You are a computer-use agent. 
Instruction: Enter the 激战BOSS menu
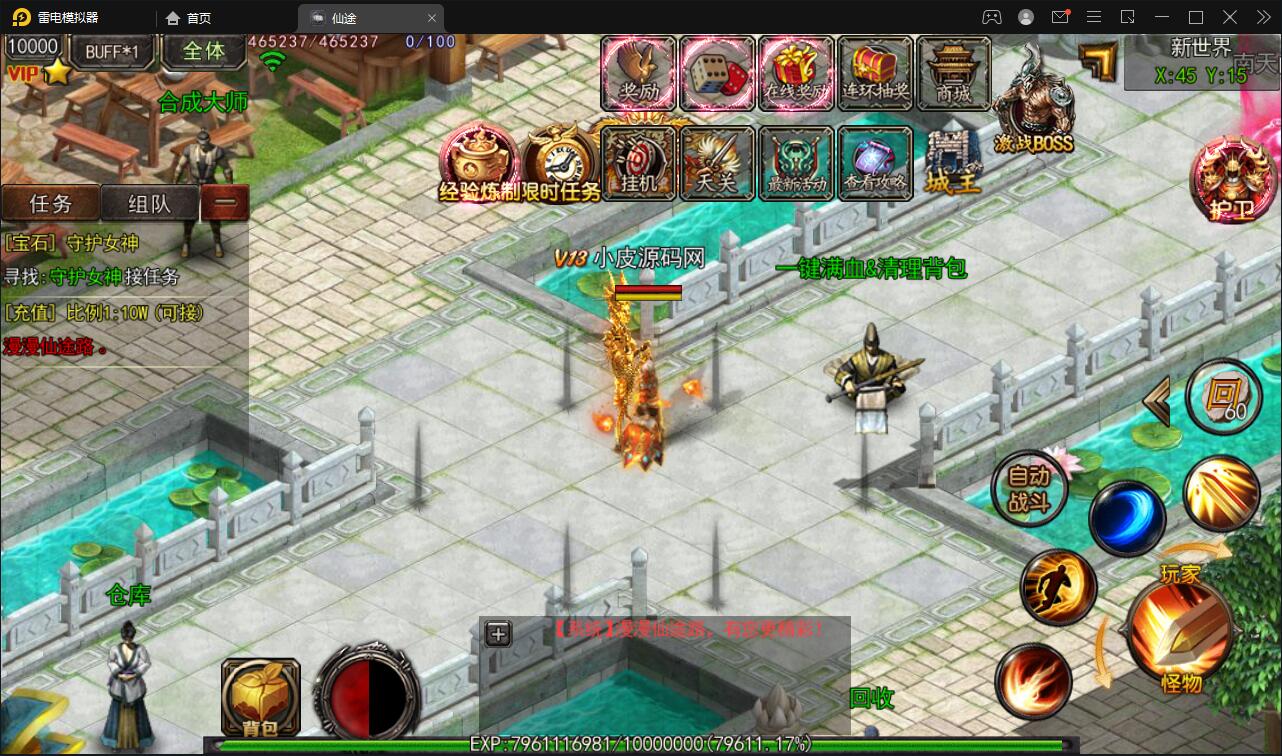coord(1033,105)
